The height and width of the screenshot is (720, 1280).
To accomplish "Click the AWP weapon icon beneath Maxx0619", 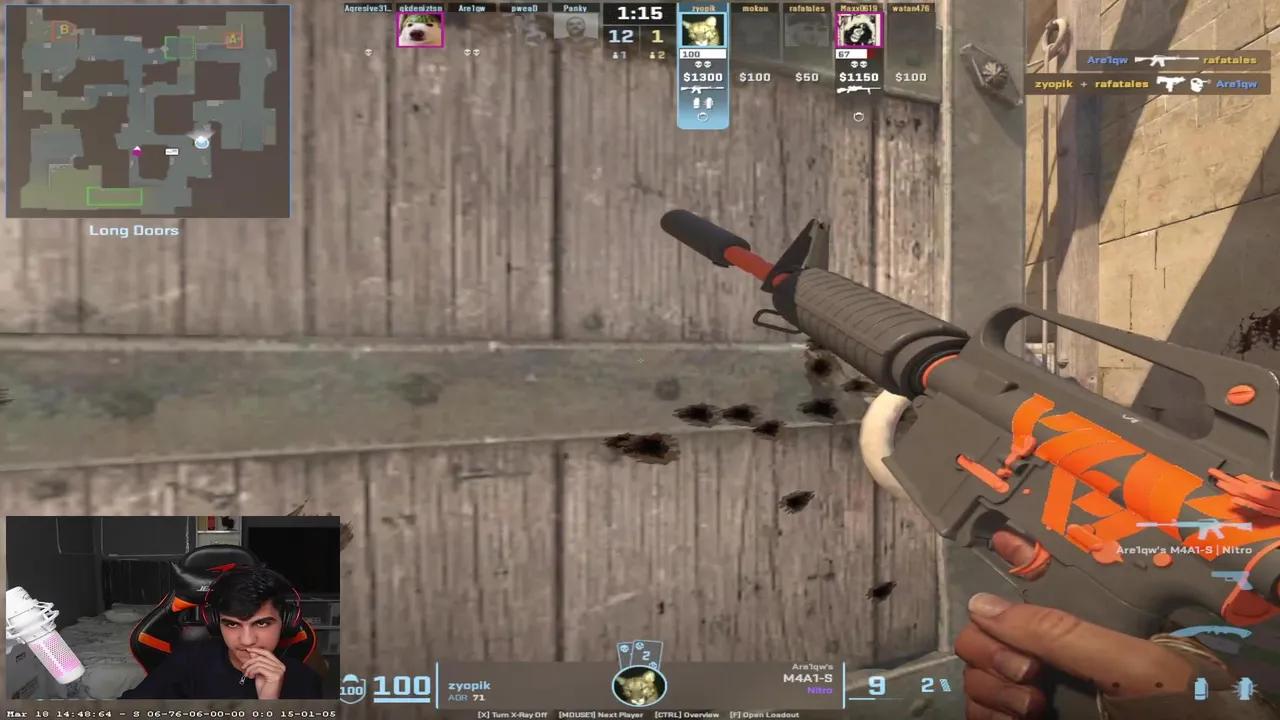I will click(x=858, y=88).
